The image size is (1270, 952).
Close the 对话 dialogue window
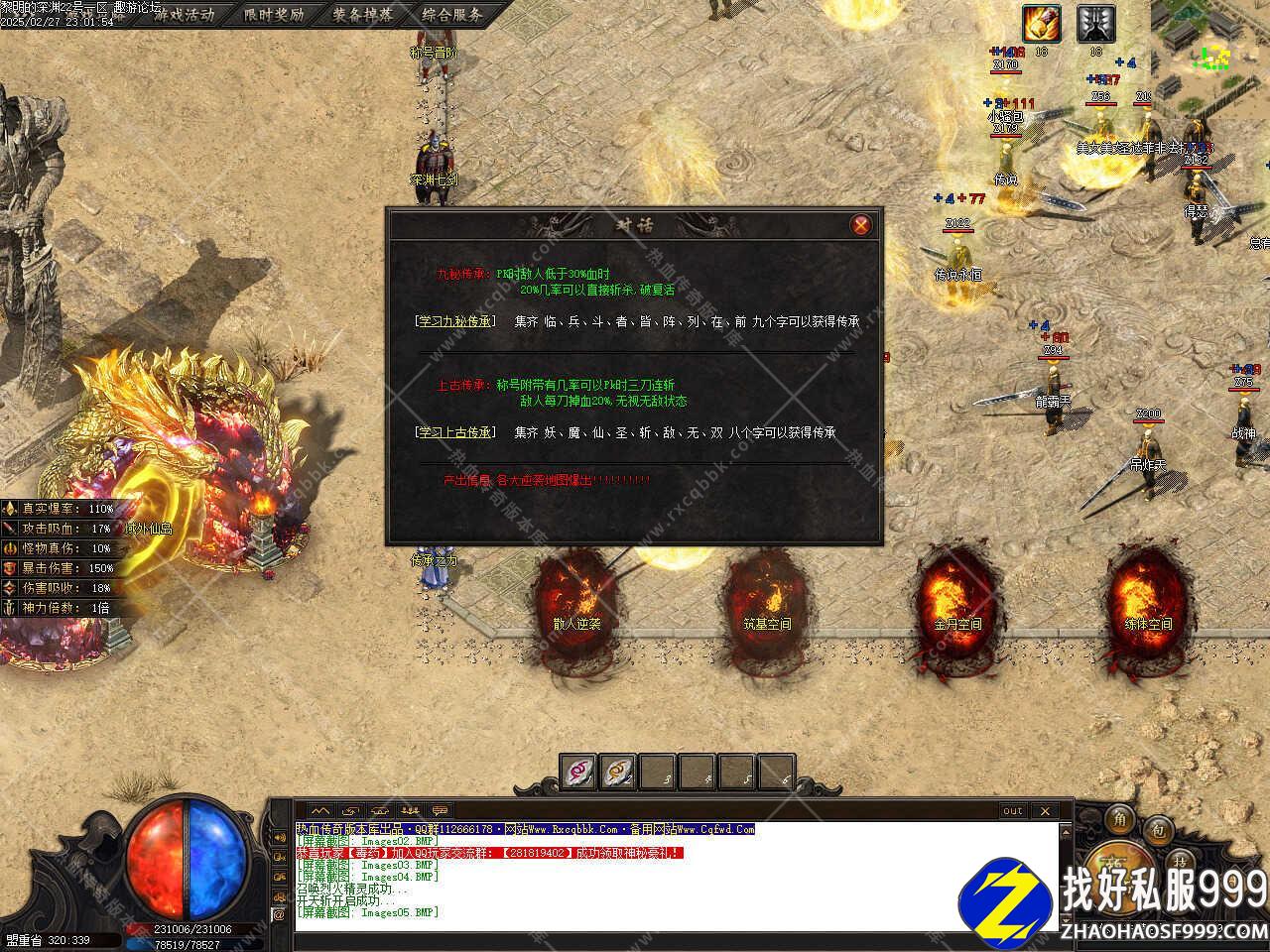tap(861, 225)
